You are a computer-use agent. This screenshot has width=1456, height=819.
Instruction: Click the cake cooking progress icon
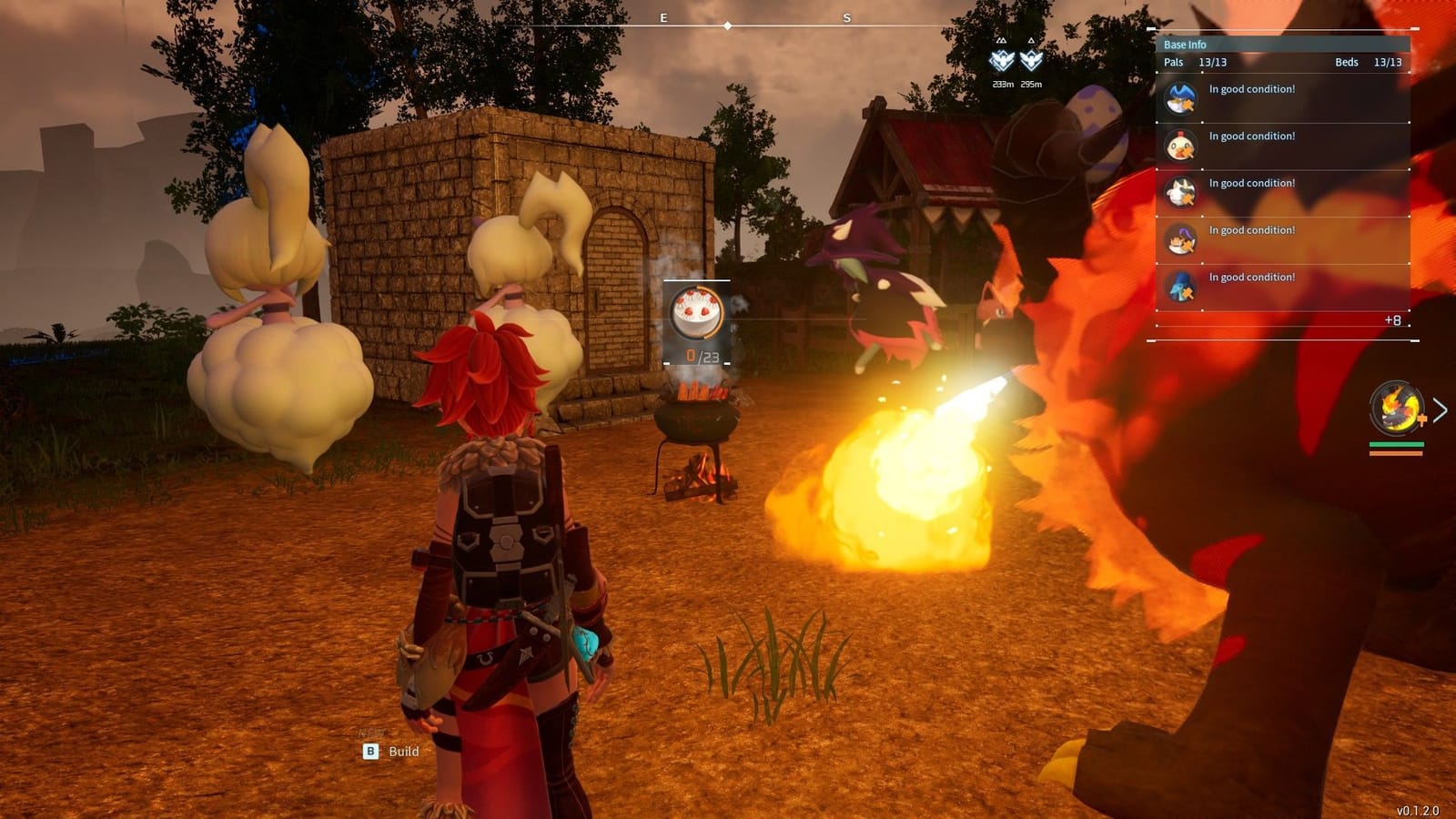(696, 313)
